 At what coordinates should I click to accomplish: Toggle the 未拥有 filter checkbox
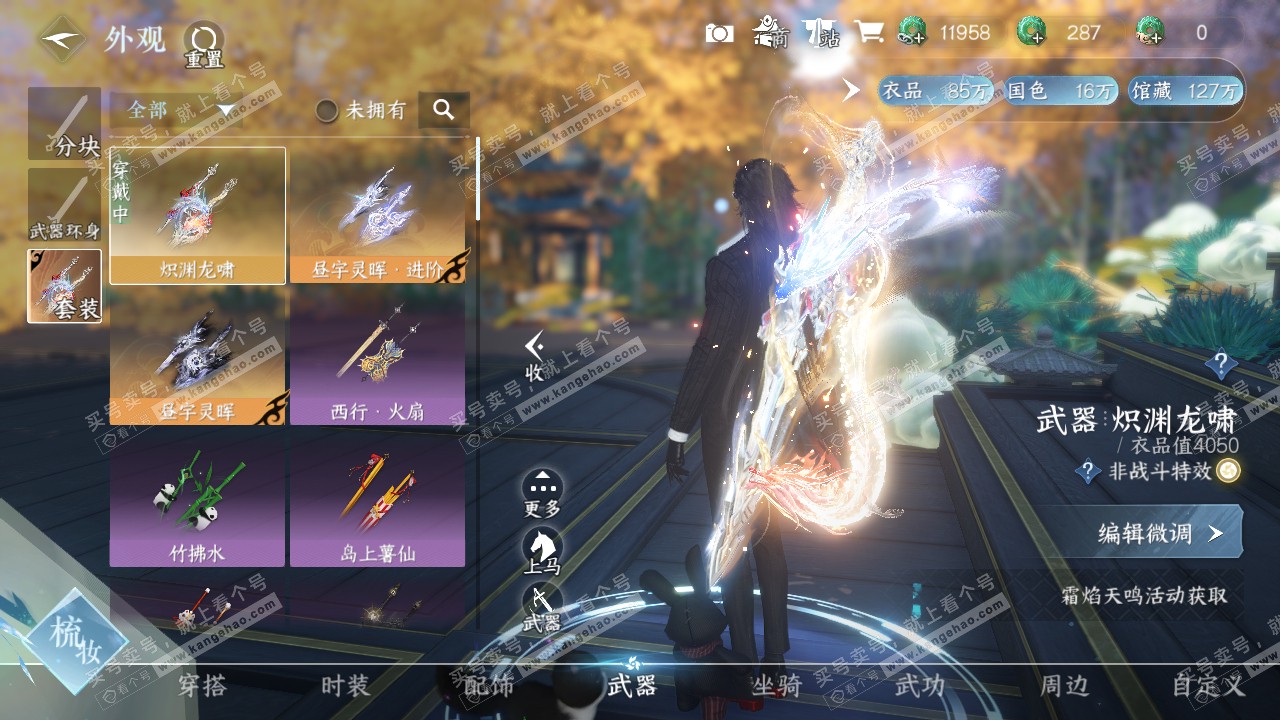(x=327, y=110)
